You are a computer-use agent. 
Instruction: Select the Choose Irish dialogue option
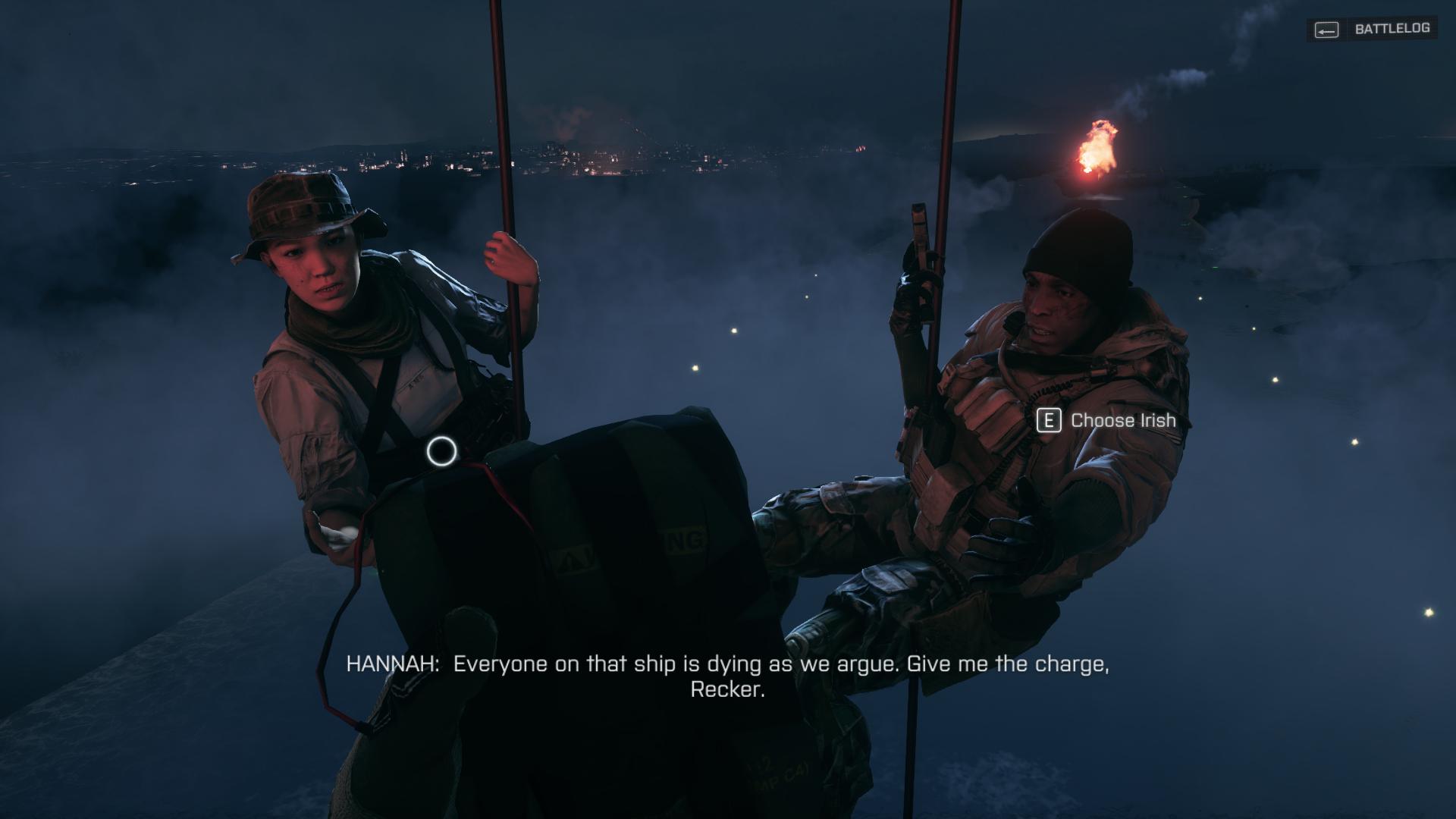pyautogui.click(x=1107, y=420)
